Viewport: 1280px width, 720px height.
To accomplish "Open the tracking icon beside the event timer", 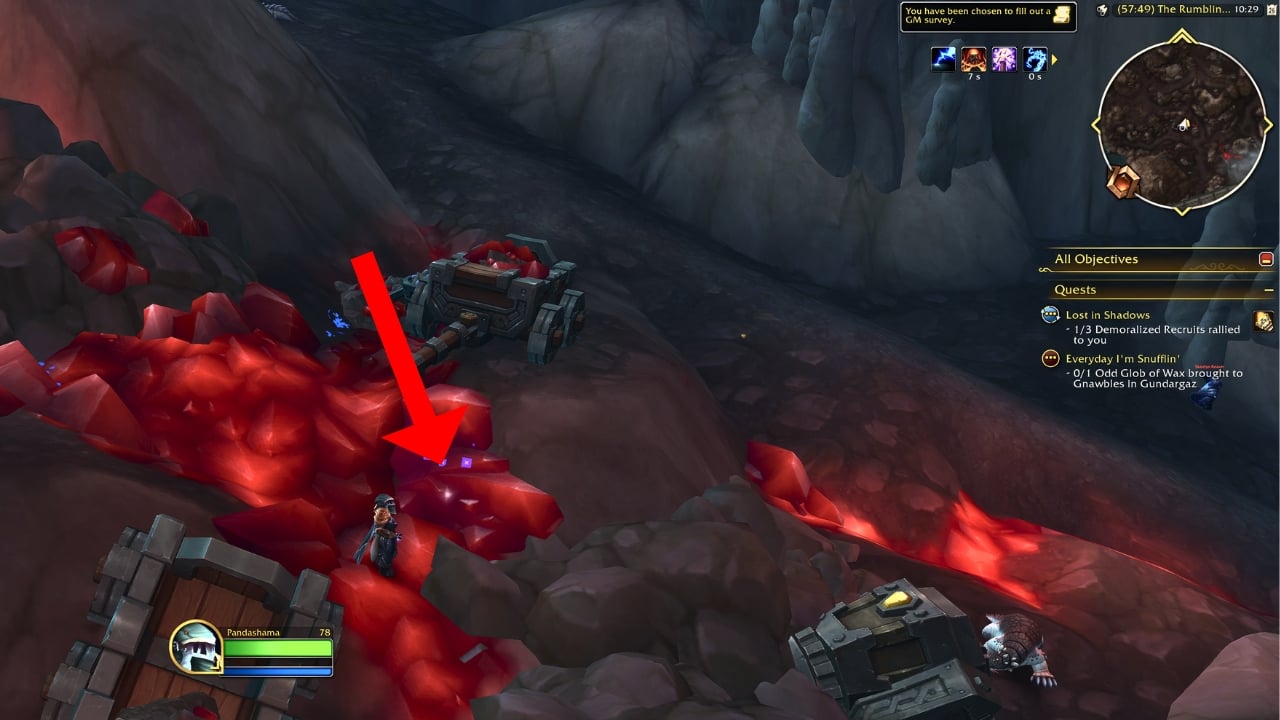I will pyautogui.click(x=1103, y=8).
